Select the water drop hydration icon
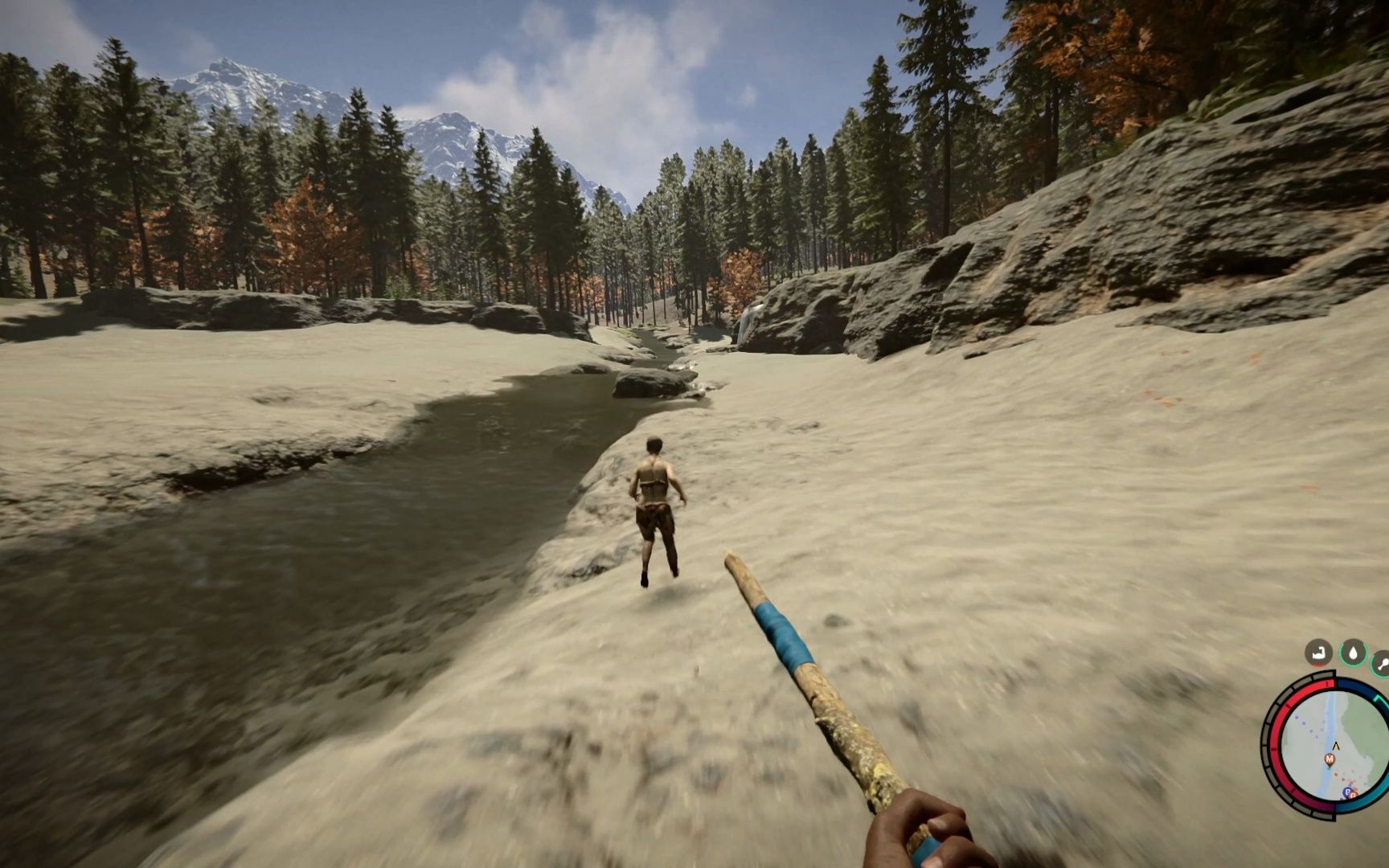 [x=1354, y=653]
